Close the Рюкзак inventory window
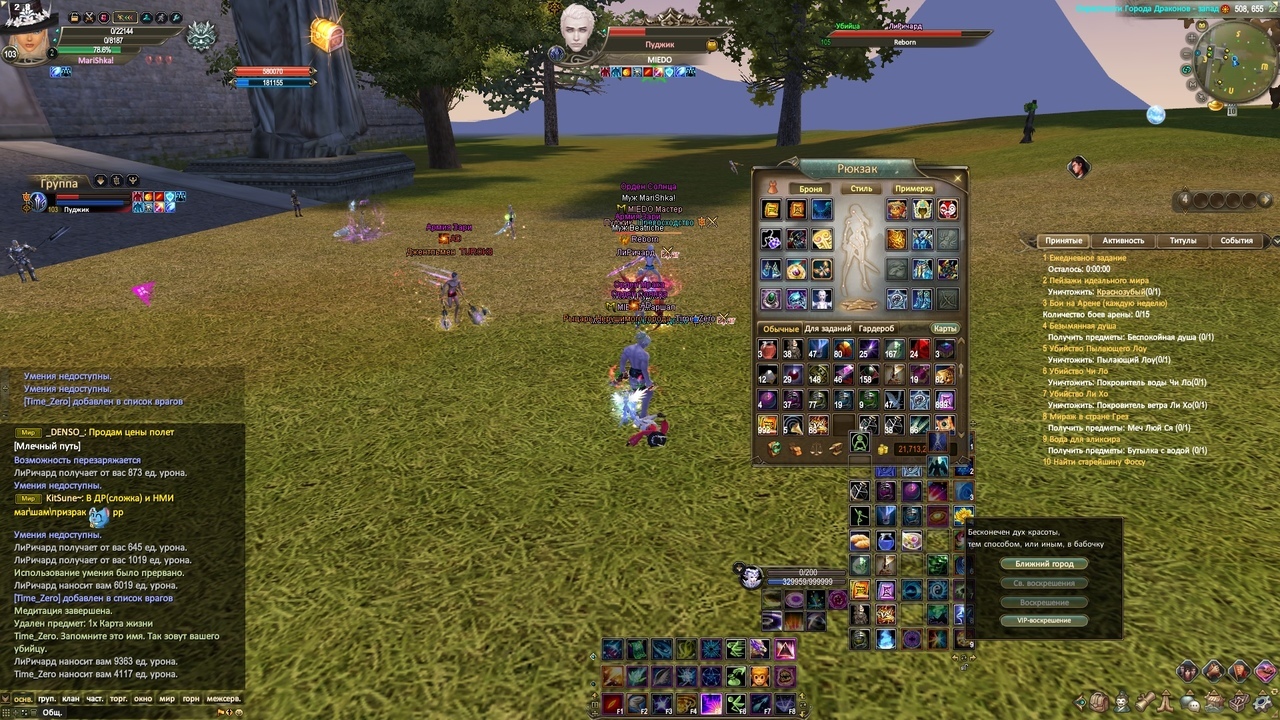 958,179
